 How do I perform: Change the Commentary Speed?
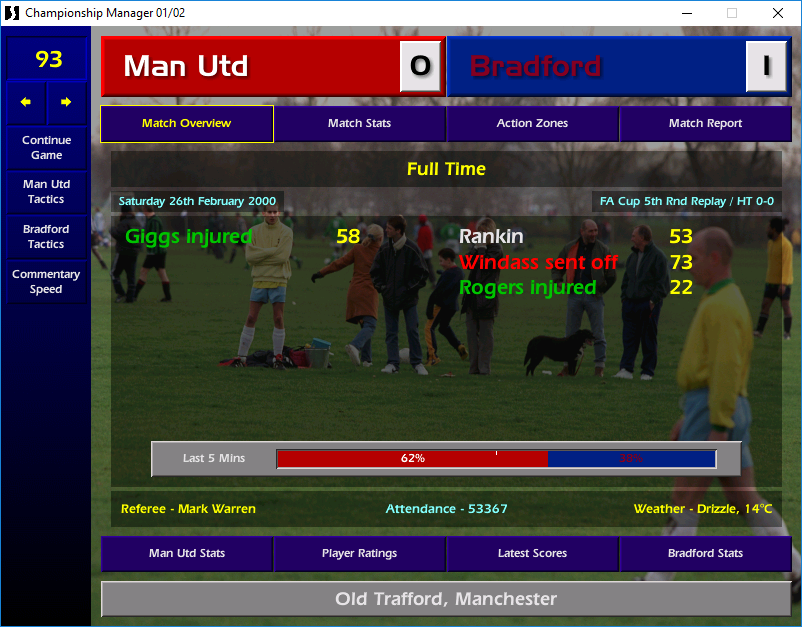46,281
